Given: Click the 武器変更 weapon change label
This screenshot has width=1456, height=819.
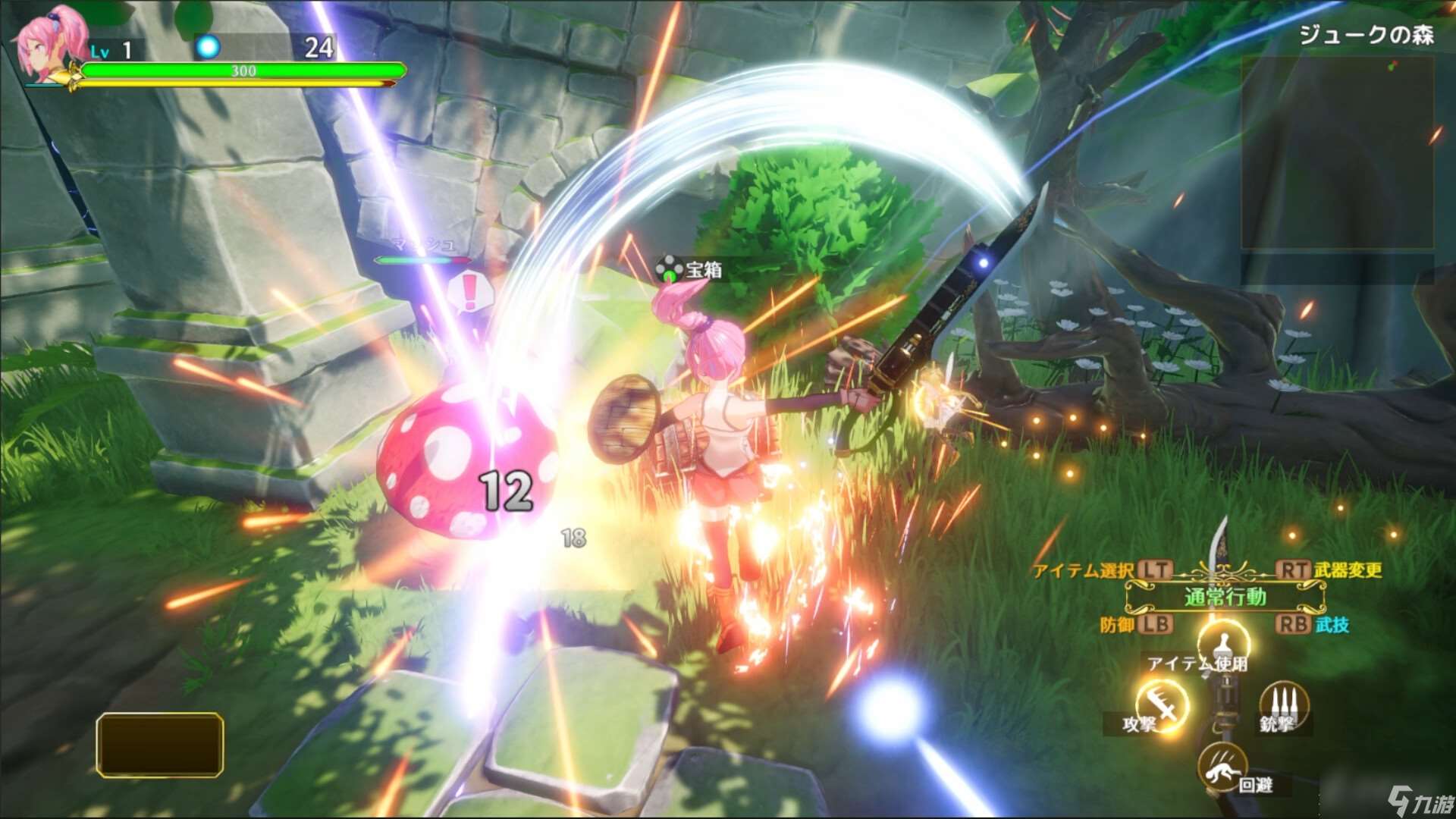Looking at the screenshot, I should click(1348, 570).
